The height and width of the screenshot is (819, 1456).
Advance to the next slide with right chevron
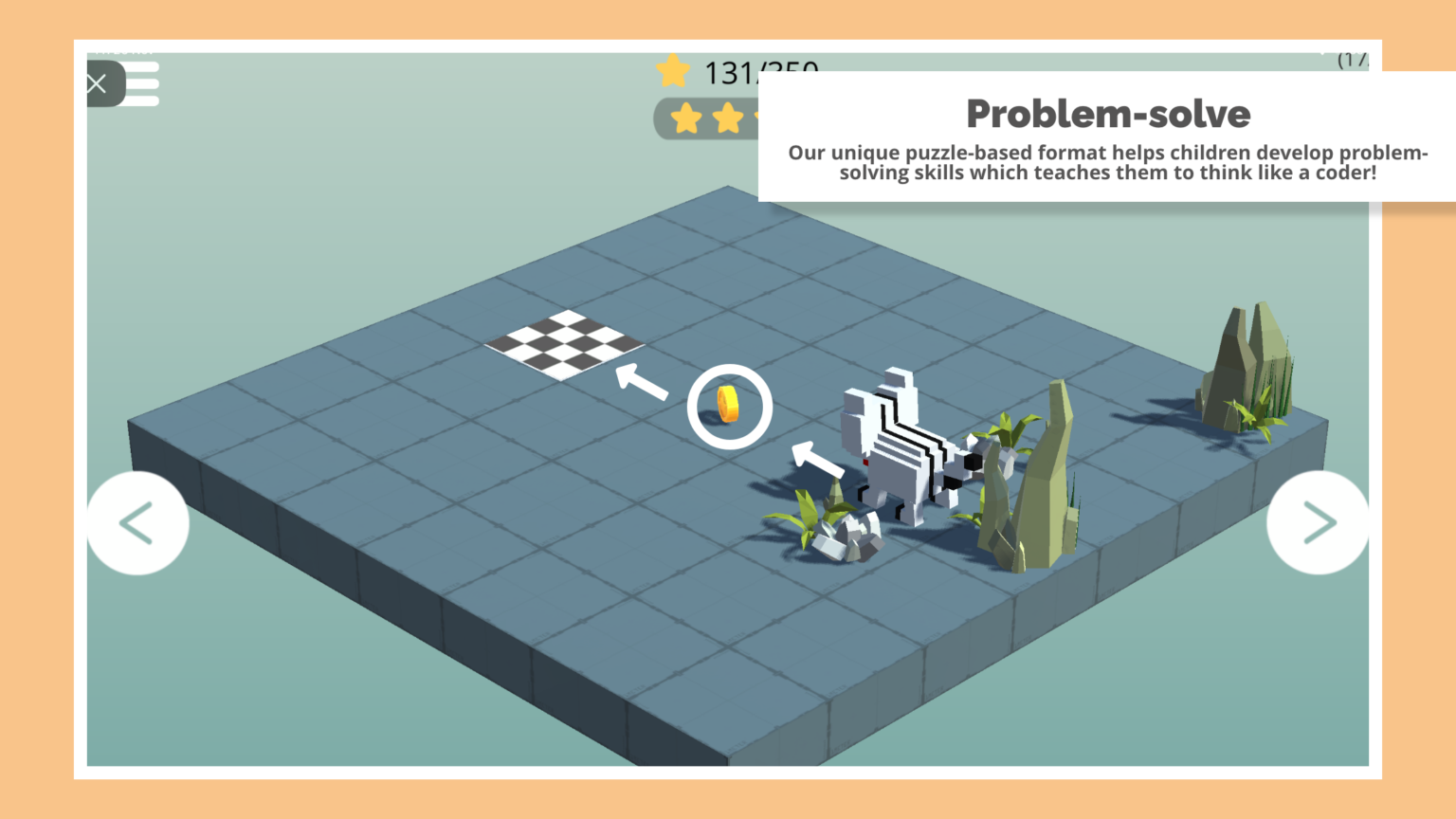tap(1318, 522)
